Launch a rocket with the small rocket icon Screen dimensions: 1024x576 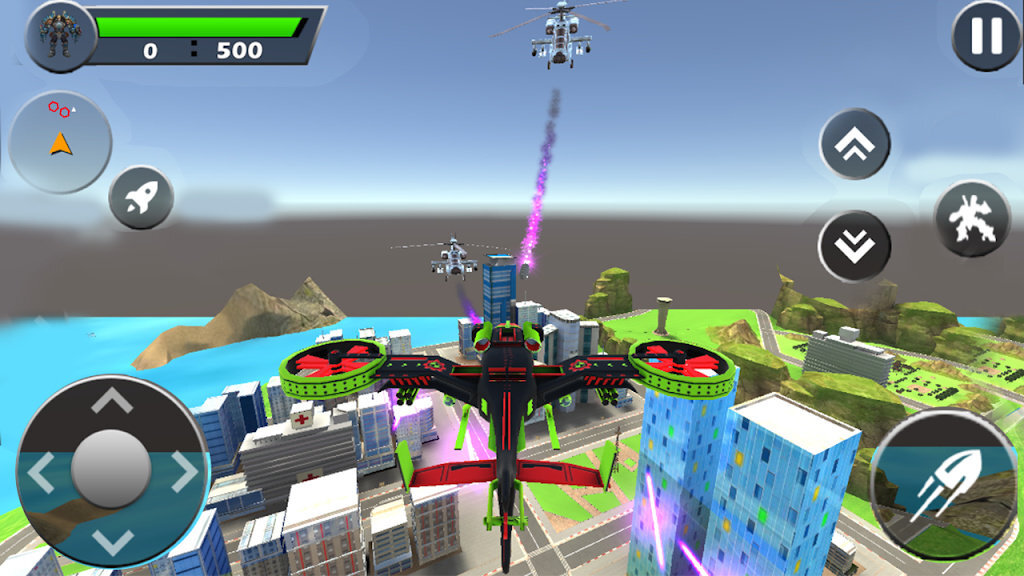coord(141,198)
